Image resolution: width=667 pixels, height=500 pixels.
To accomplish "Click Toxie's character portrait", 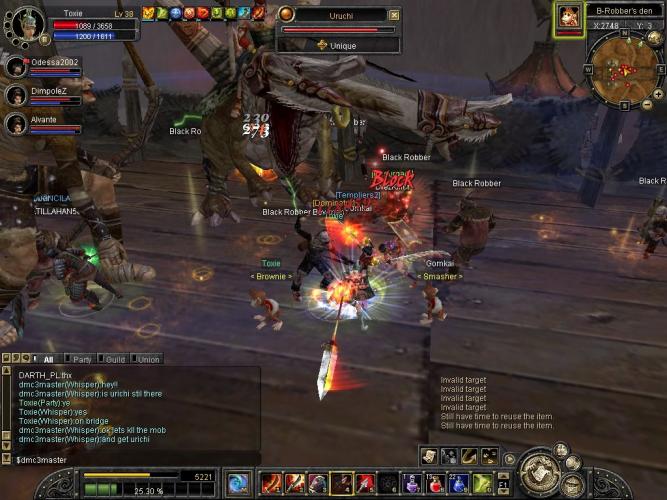I will click(x=27, y=25).
